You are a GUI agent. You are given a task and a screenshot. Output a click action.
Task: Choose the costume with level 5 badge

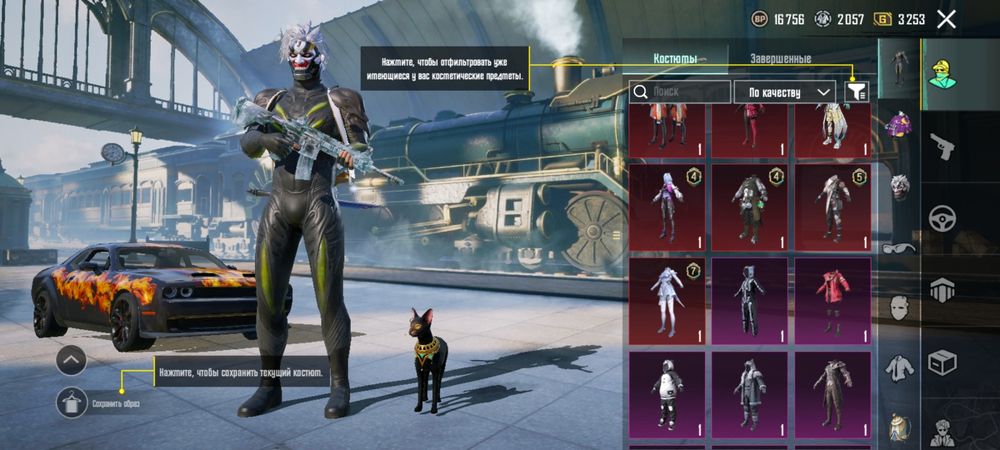click(x=832, y=207)
